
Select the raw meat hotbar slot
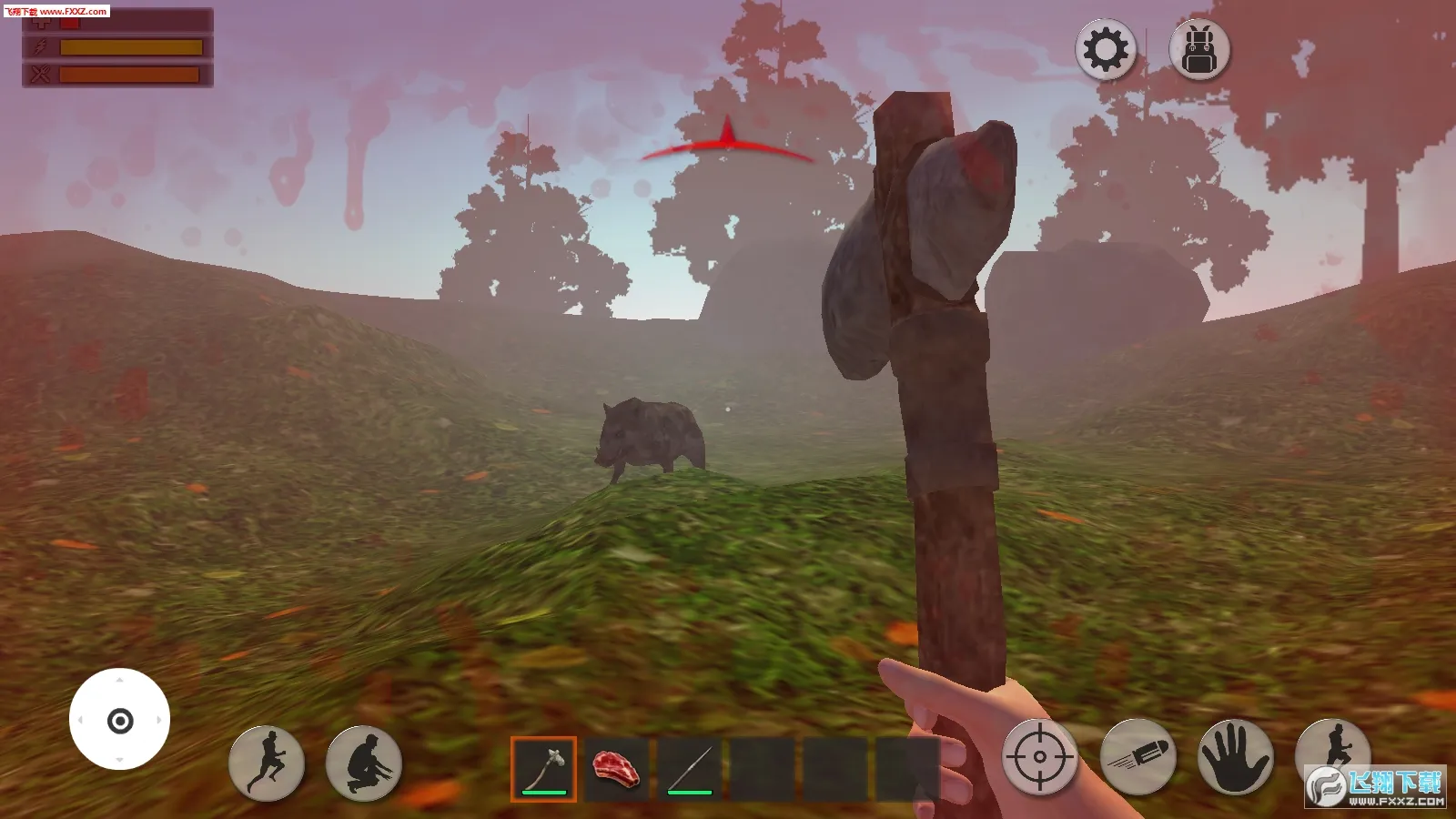616,769
